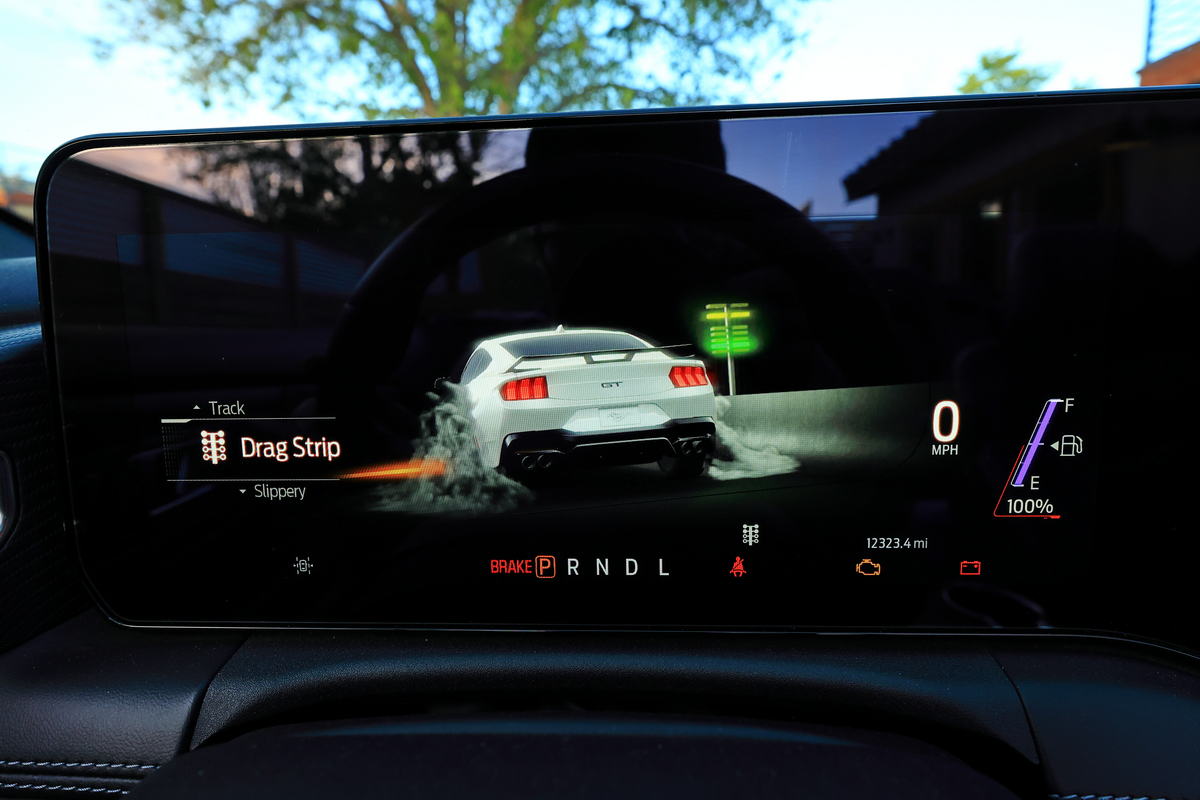Screen dimensions: 1200x800
Task: Select the D gear letter
Action: pos(632,567)
